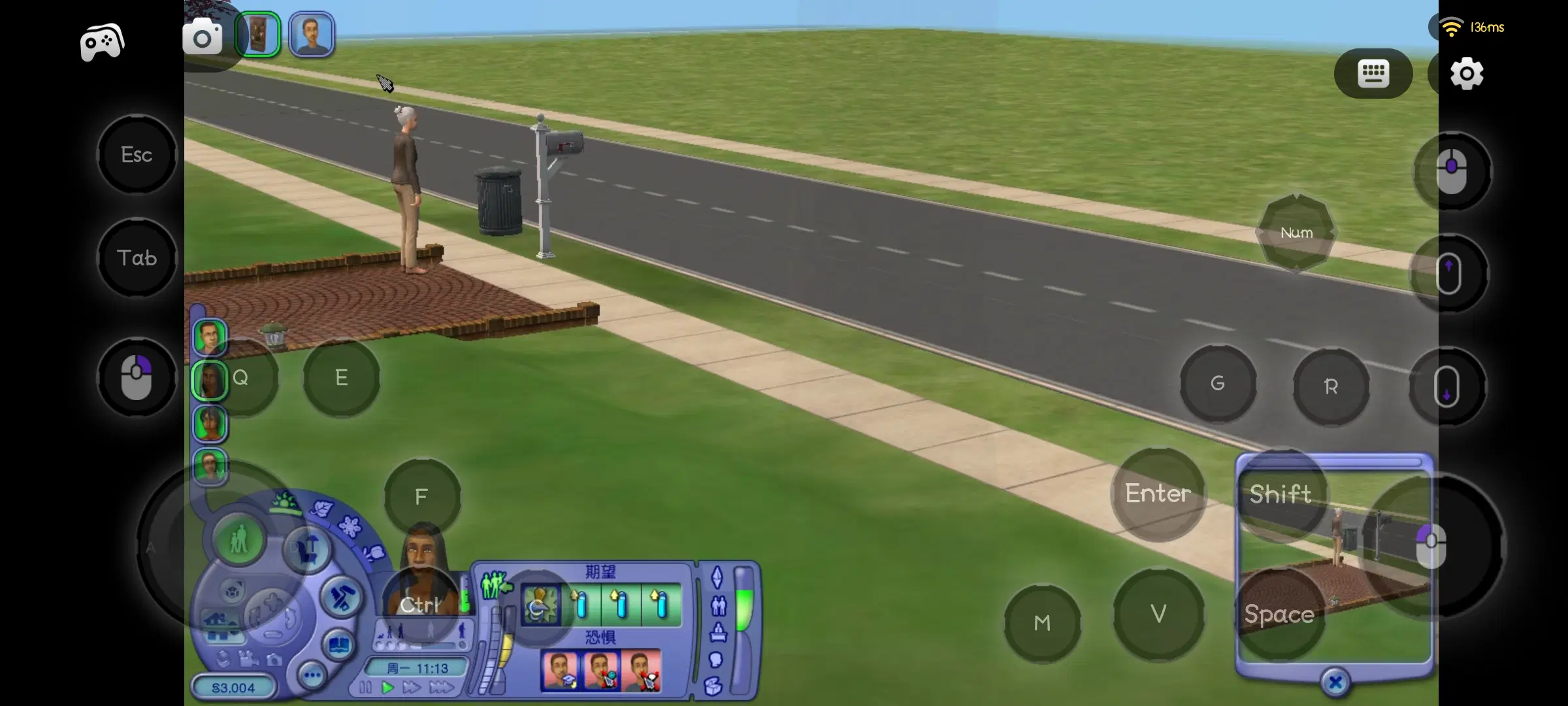
Task: Select the snowflake season icon
Action: tap(350, 528)
